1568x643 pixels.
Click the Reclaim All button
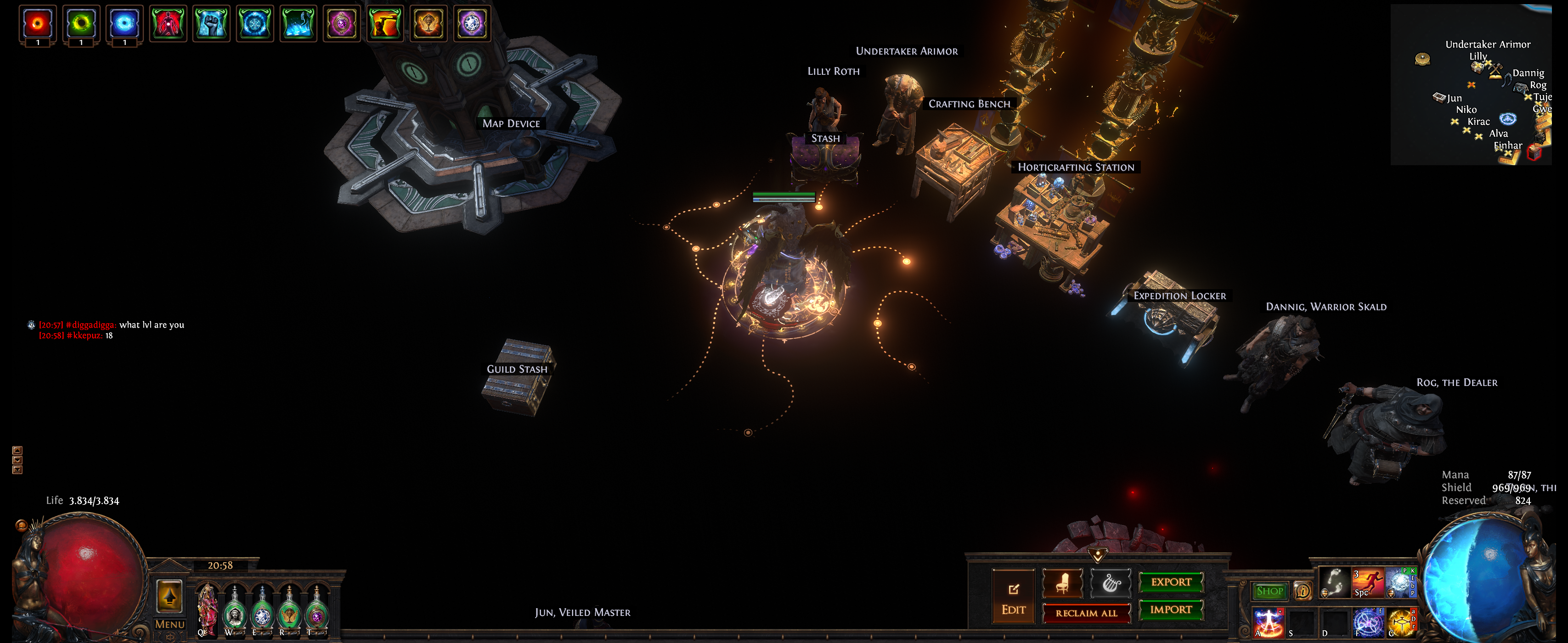coord(1086,613)
